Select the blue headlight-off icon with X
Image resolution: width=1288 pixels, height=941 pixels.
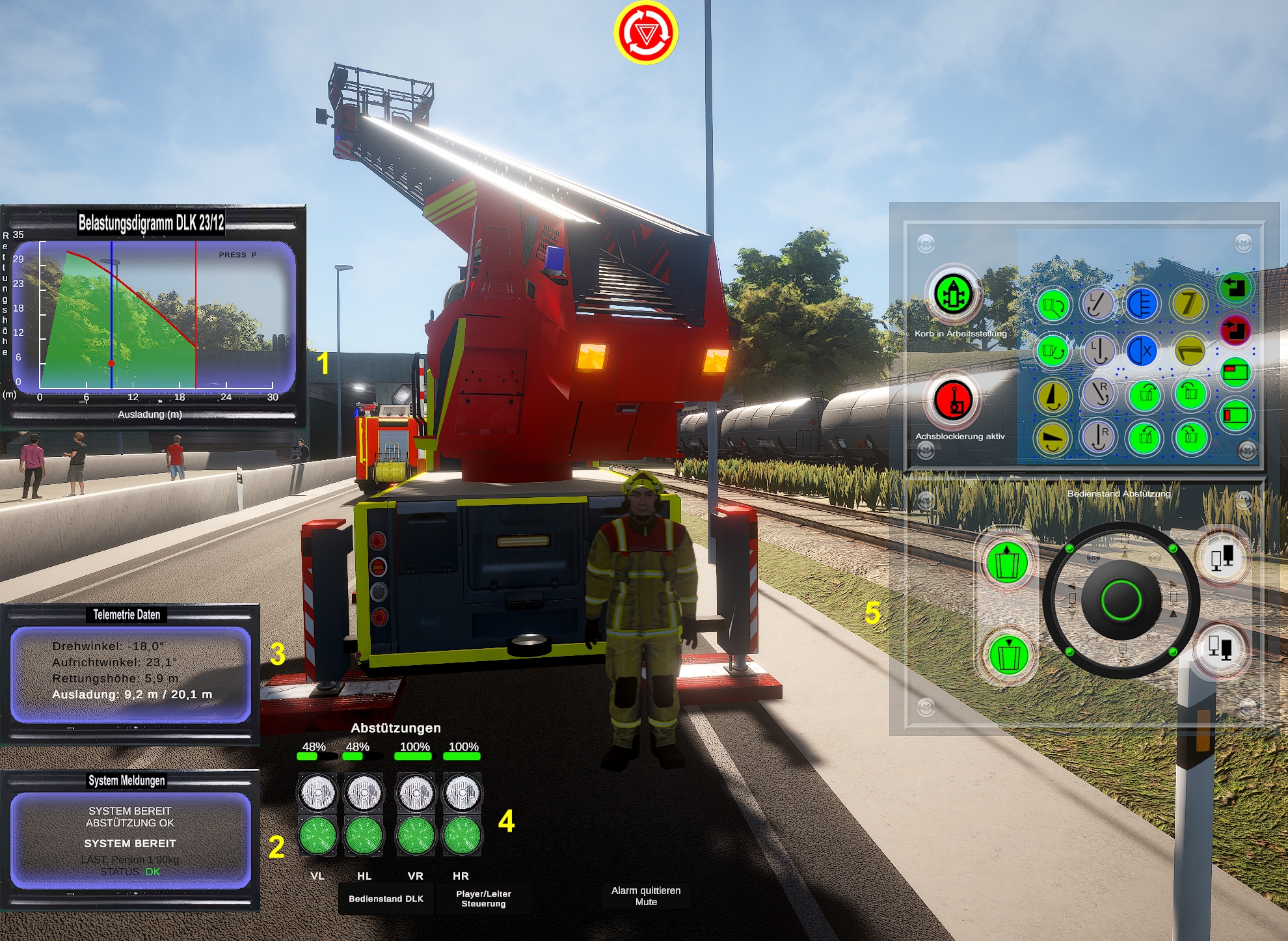click(x=1142, y=351)
